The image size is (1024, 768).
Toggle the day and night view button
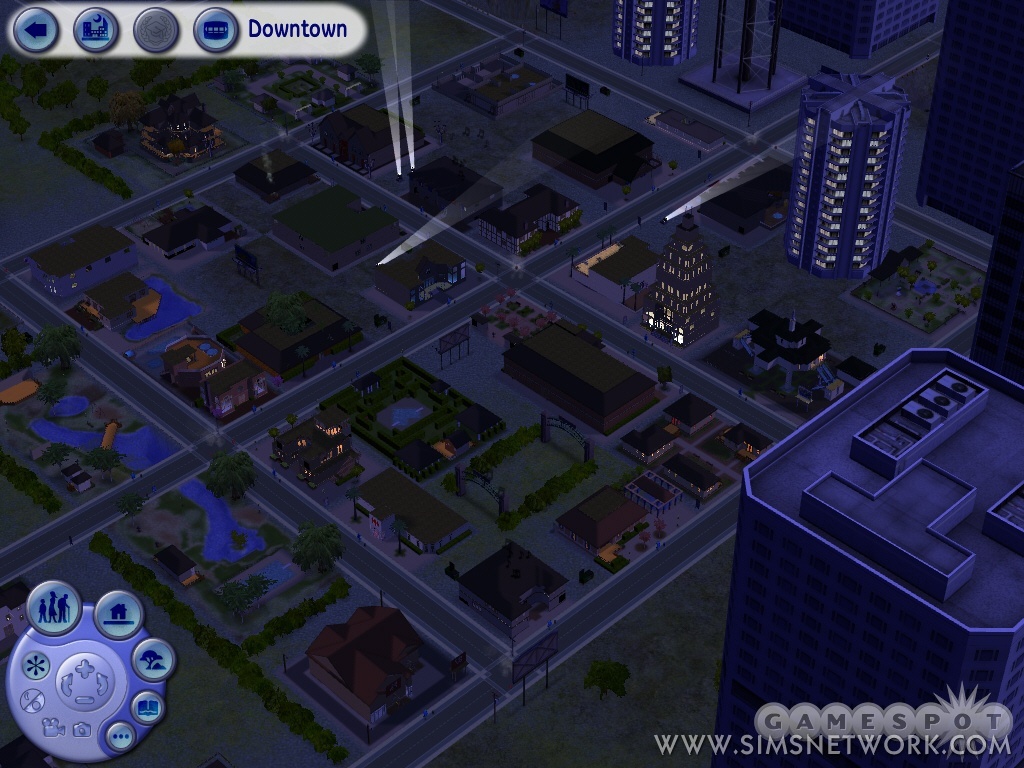[x=33, y=700]
